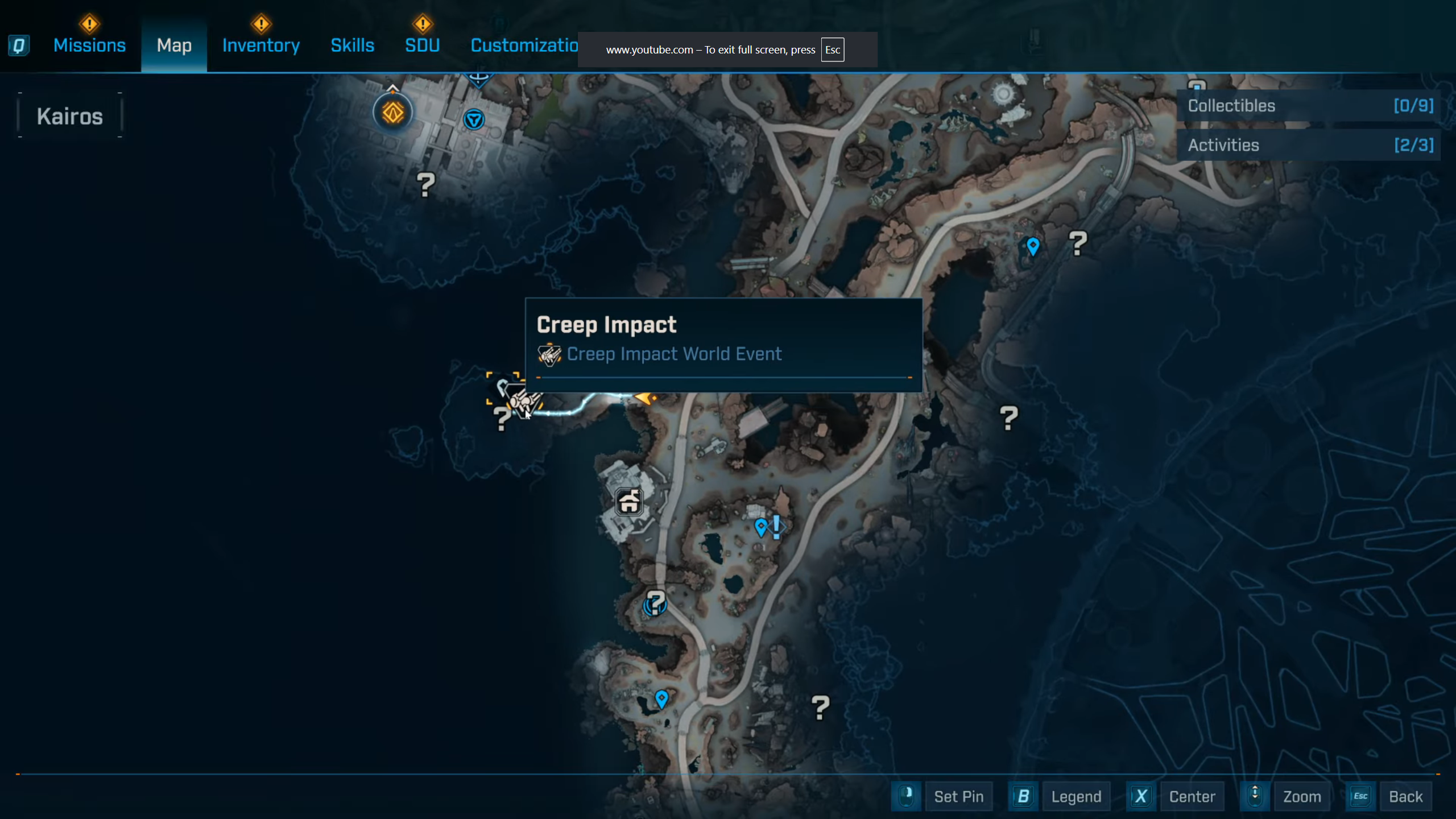Select the orange diamond mission objective marker
This screenshot has width=1456, height=819.
(x=392, y=113)
